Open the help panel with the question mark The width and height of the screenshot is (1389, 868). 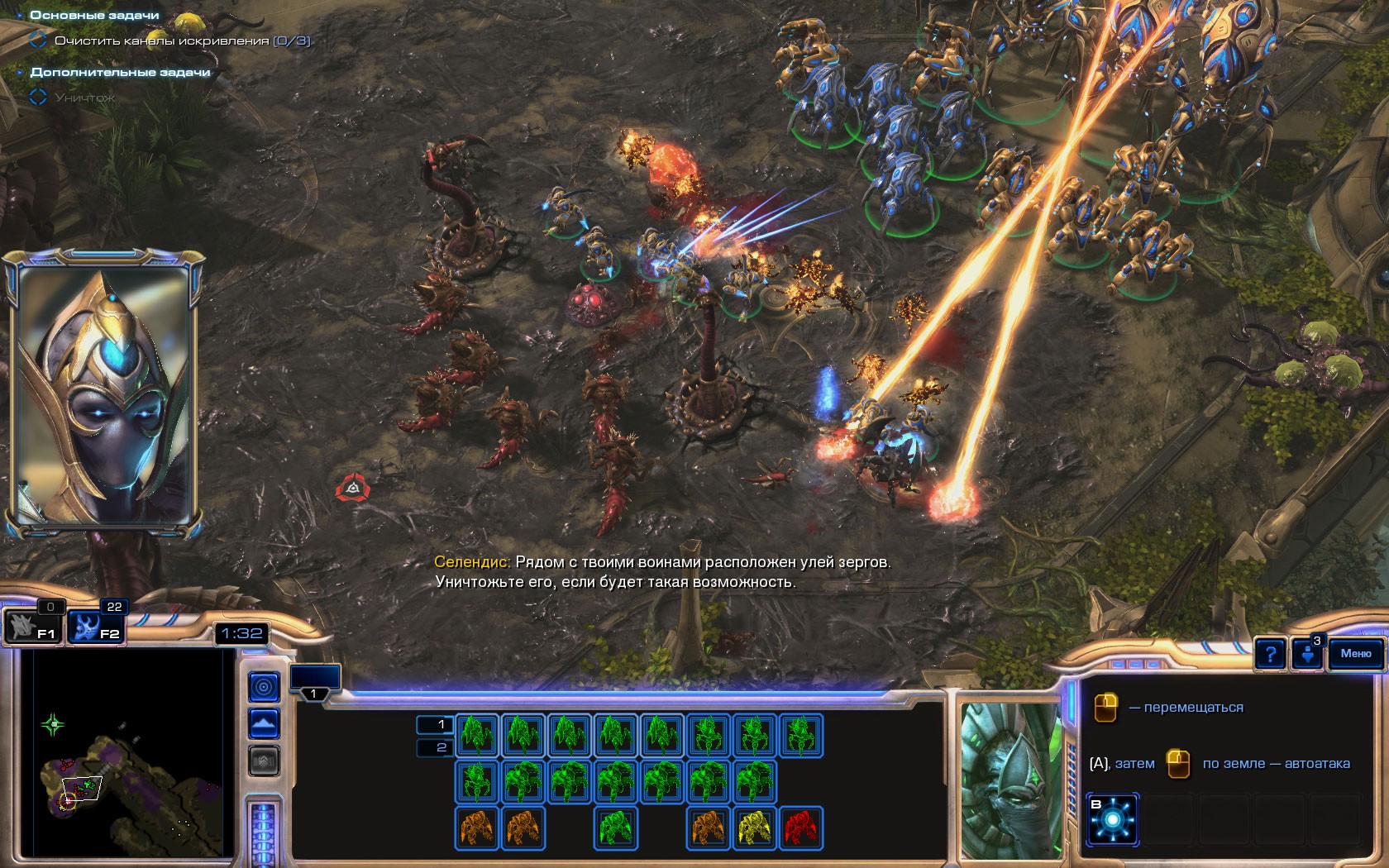(x=1270, y=655)
